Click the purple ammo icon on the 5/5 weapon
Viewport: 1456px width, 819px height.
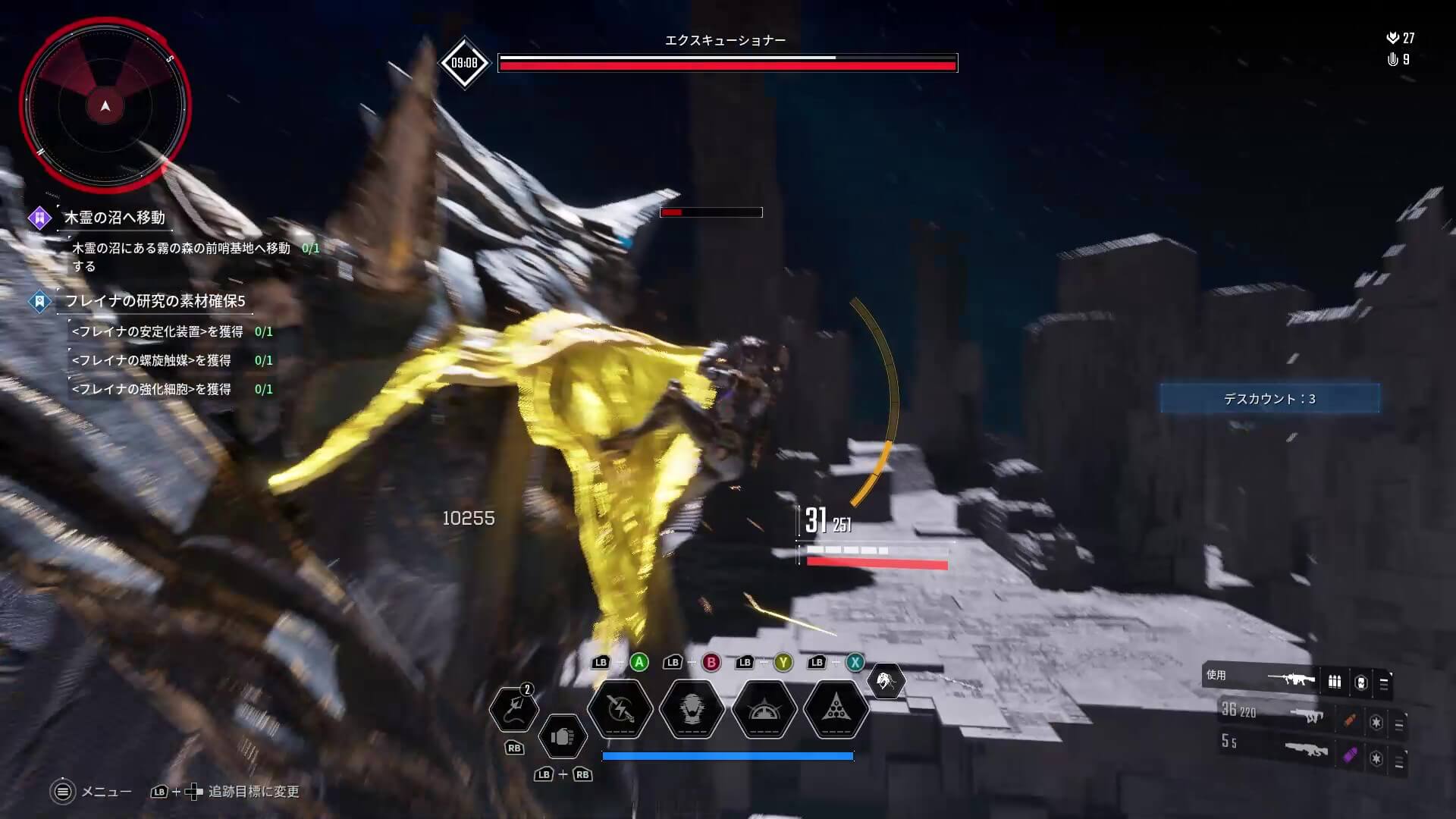(1351, 757)
